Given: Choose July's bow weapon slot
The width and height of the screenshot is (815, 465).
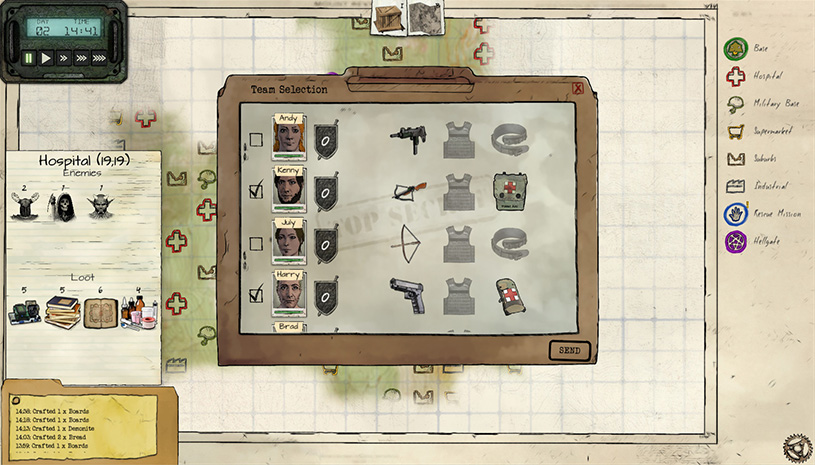Looking at the screenshot, I should [x=407, y=242].
